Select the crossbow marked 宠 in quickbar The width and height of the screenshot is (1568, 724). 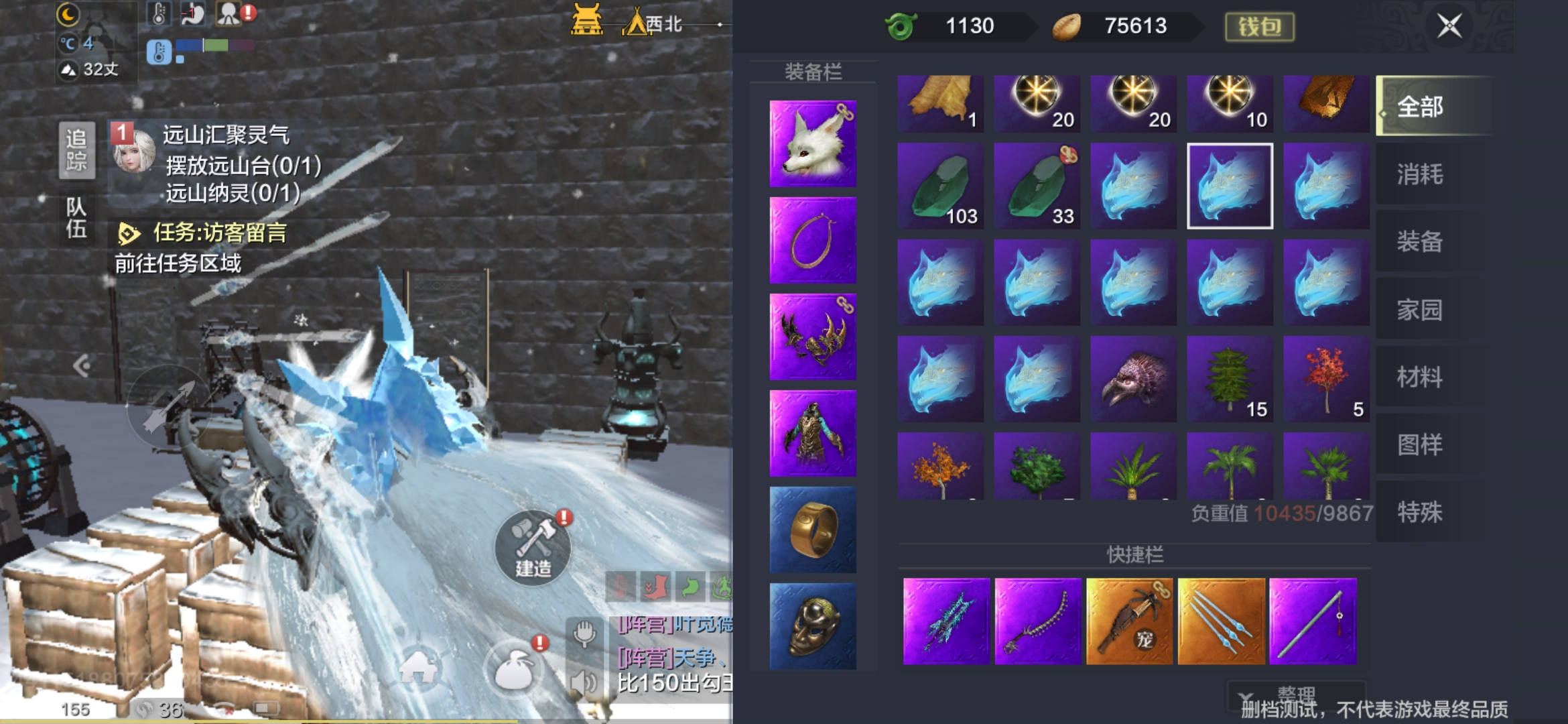[1129, 621]
